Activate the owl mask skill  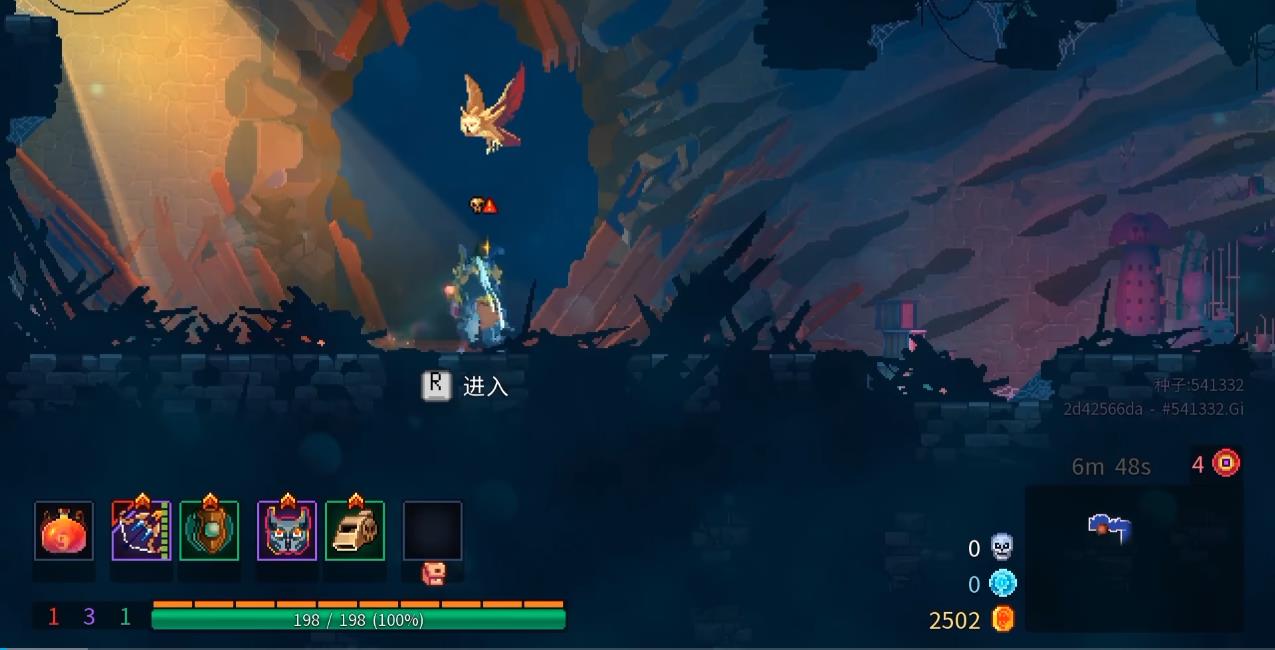(287, 531)
